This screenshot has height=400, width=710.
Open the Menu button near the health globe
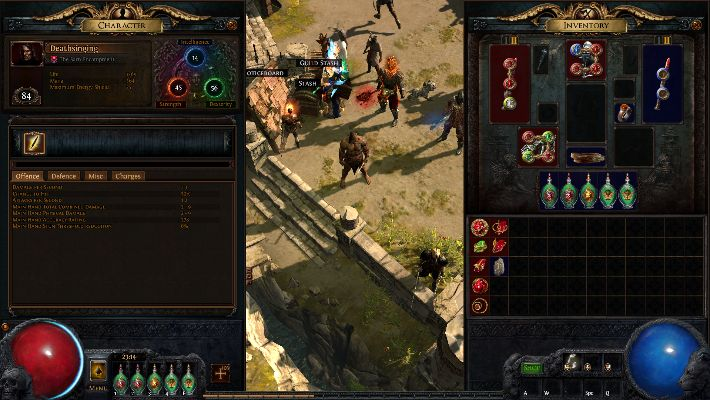[x=100, y=372]
